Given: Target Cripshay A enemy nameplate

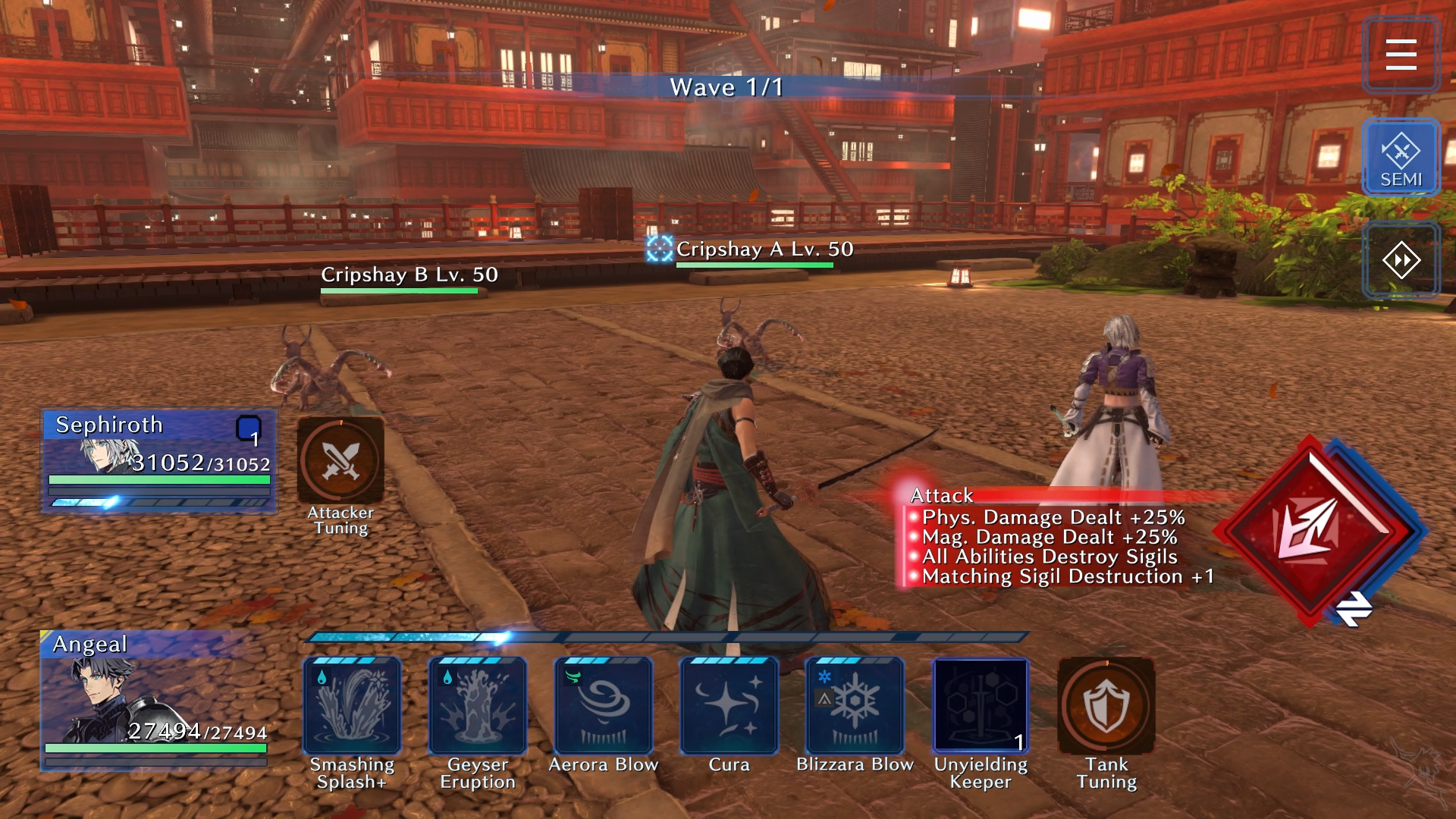Looking at the screenshot, I should 764,249.
